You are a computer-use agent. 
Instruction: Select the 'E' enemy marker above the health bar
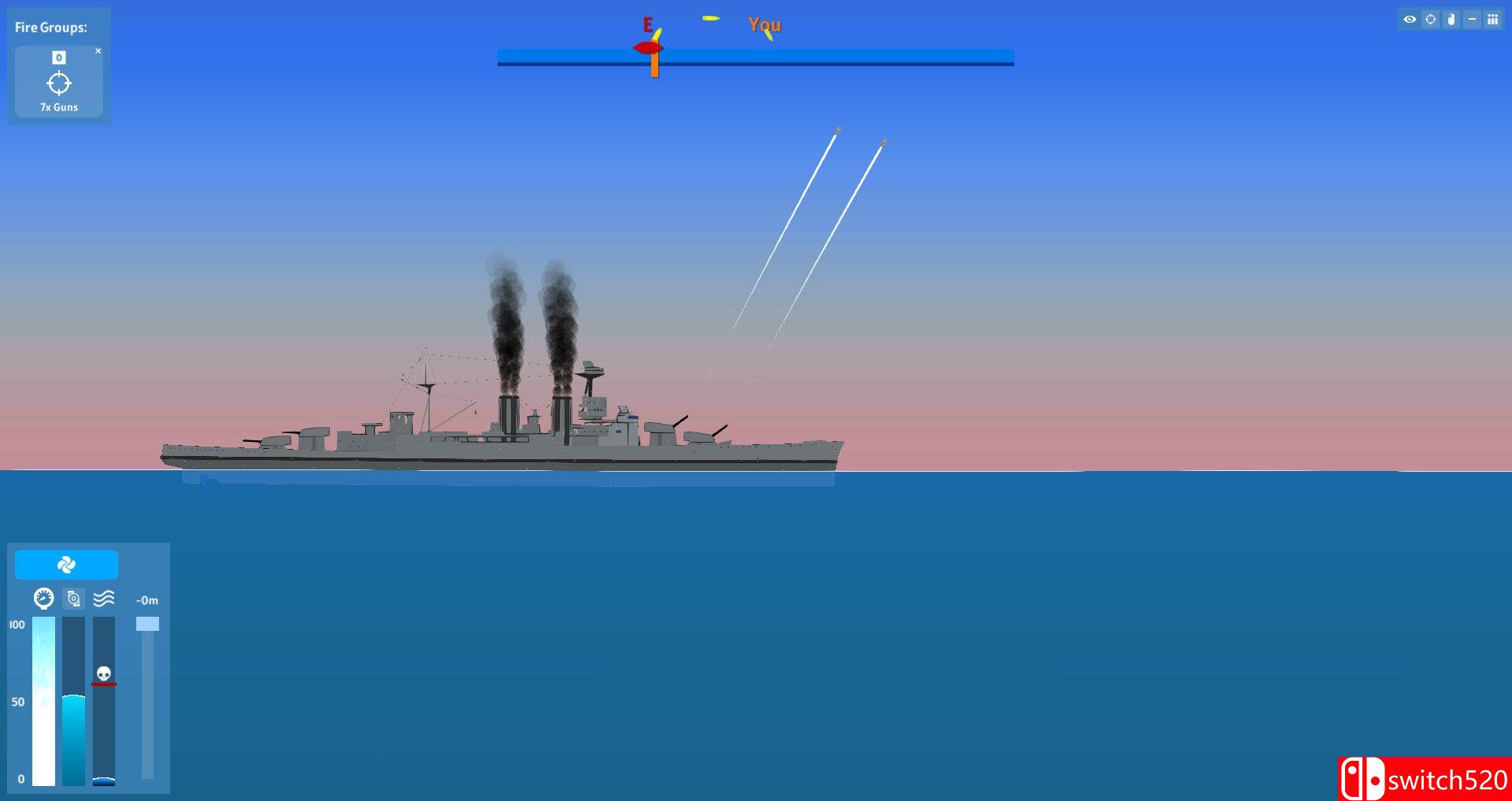647,24
